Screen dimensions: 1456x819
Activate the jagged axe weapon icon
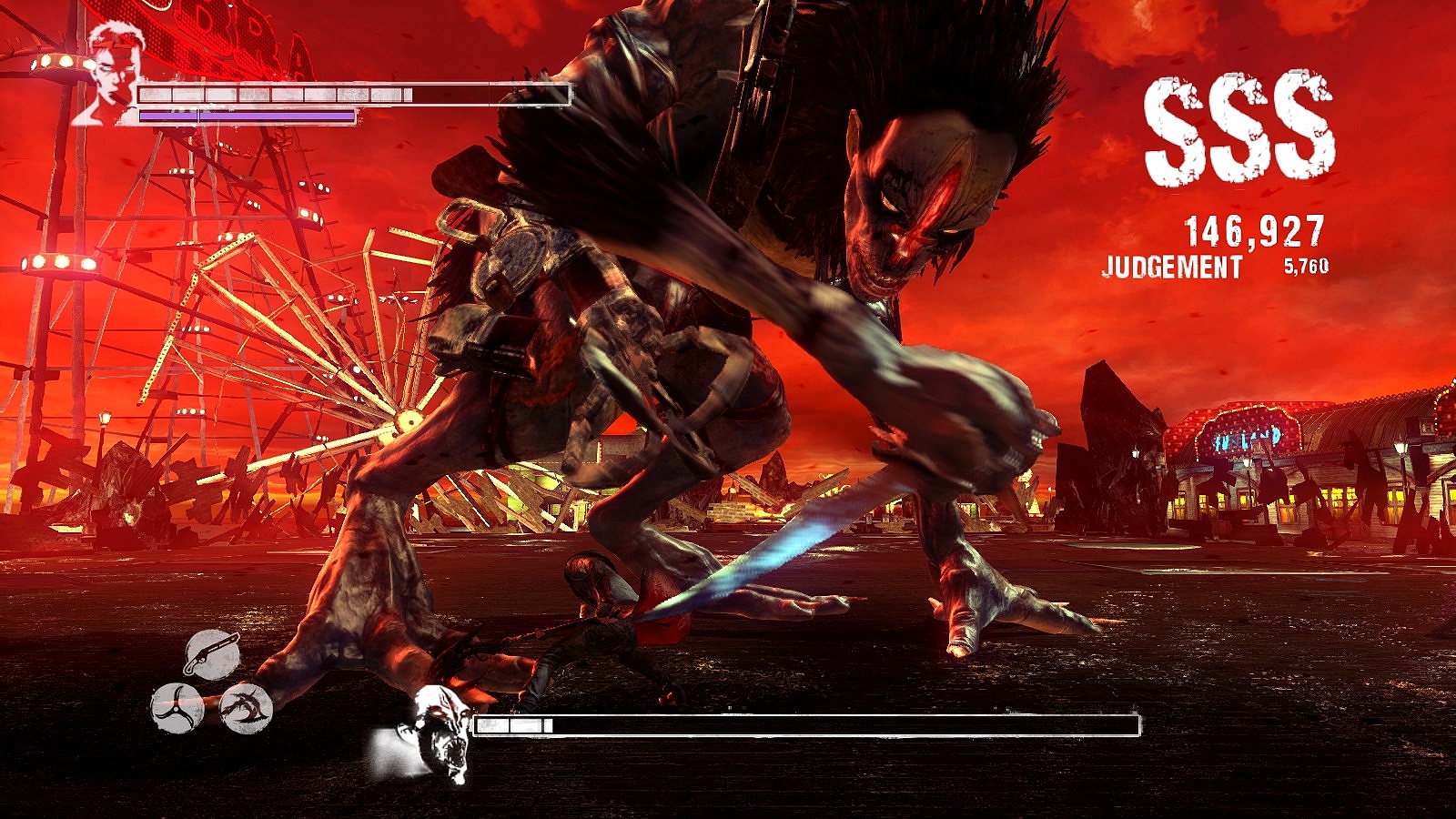tap(247, 708)
